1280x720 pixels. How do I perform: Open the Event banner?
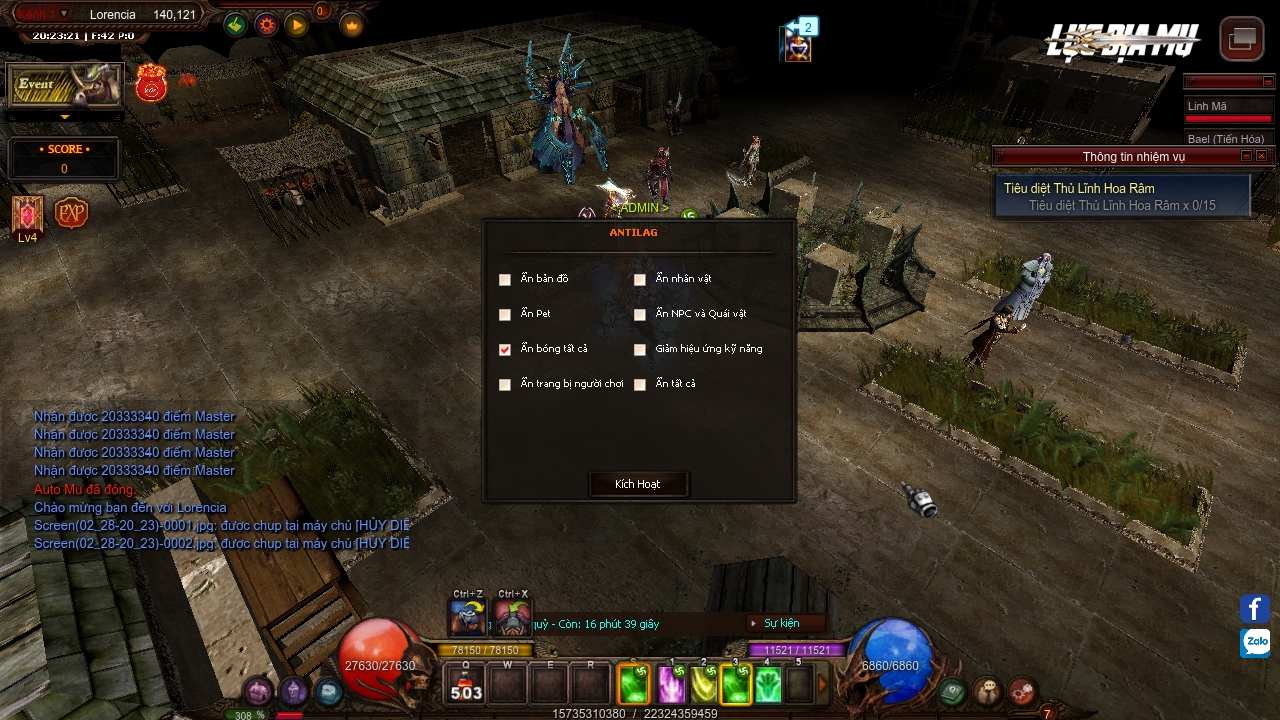tap(65, 86)
